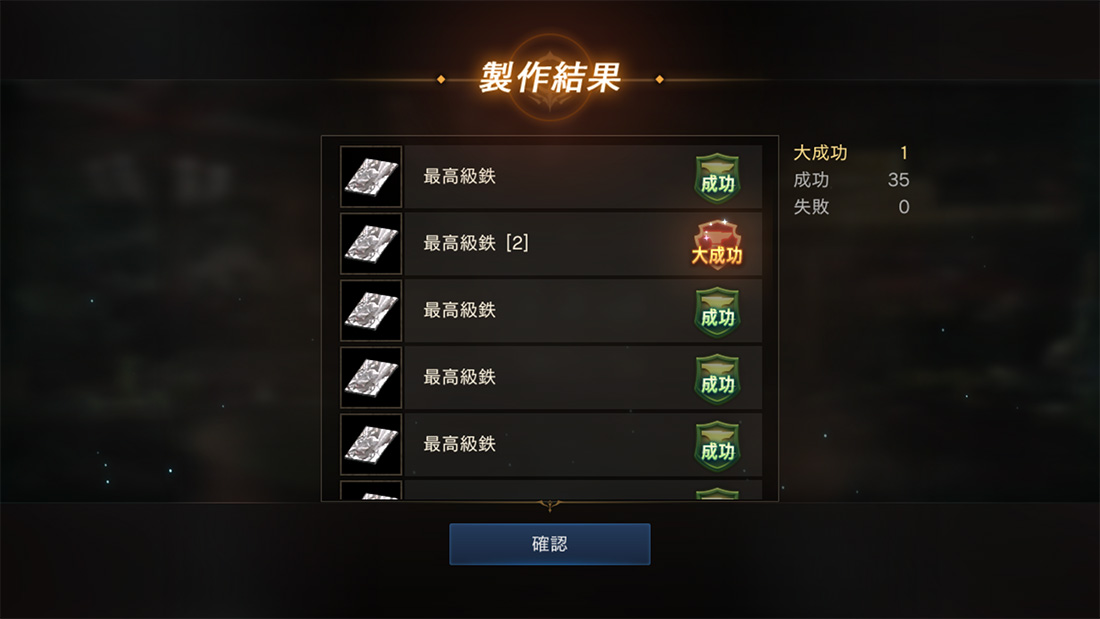Confirm the crafting results with 確認

pos(550,544)
